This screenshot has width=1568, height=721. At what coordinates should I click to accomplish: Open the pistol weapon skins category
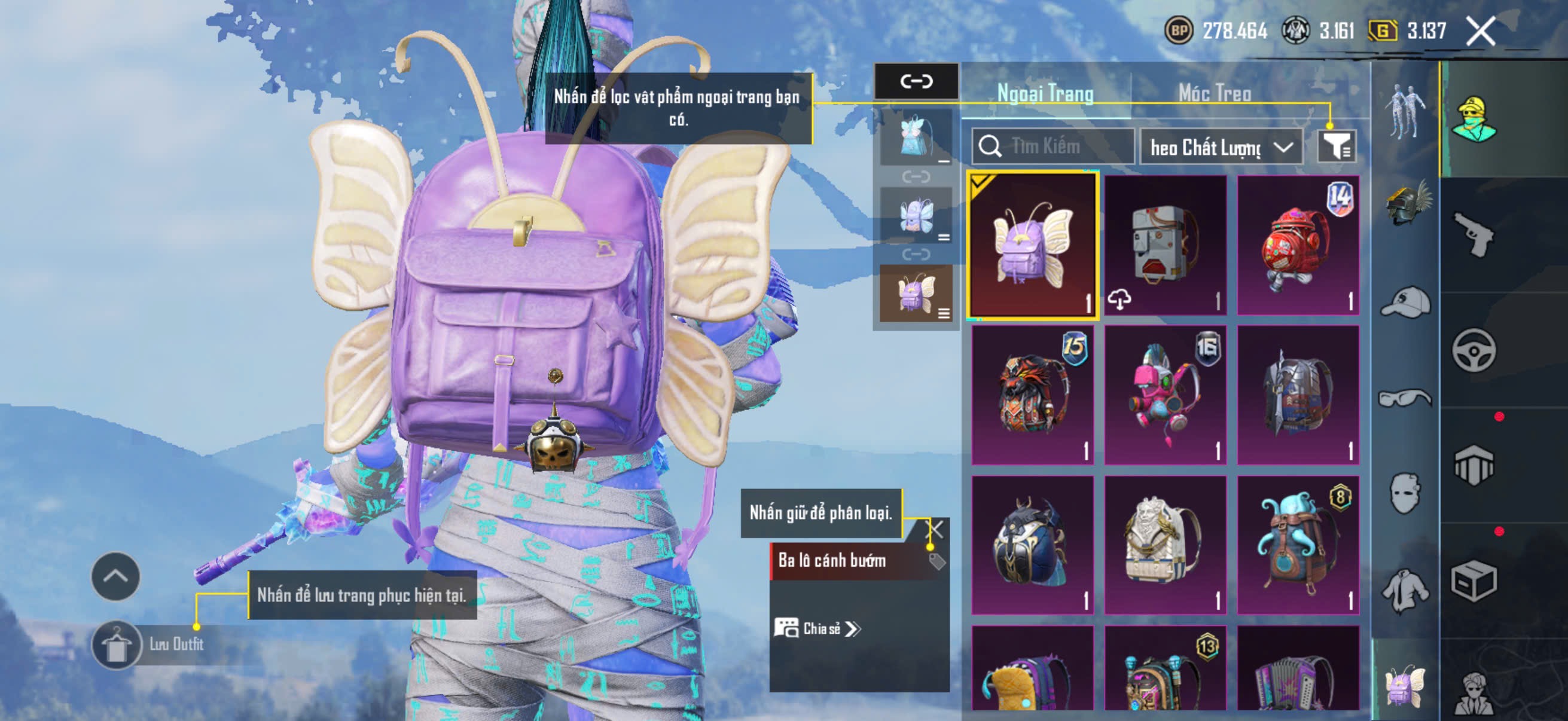point(1473,234)
